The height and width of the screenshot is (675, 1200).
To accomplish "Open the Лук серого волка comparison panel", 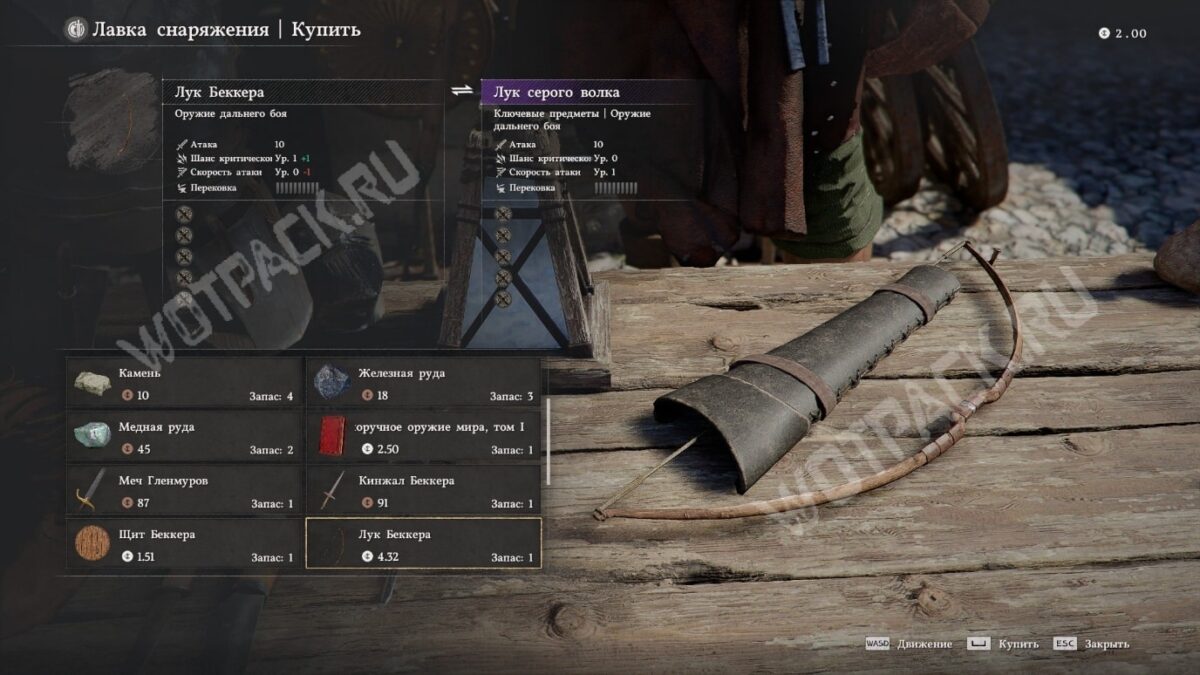I will [x=598, y=93].
